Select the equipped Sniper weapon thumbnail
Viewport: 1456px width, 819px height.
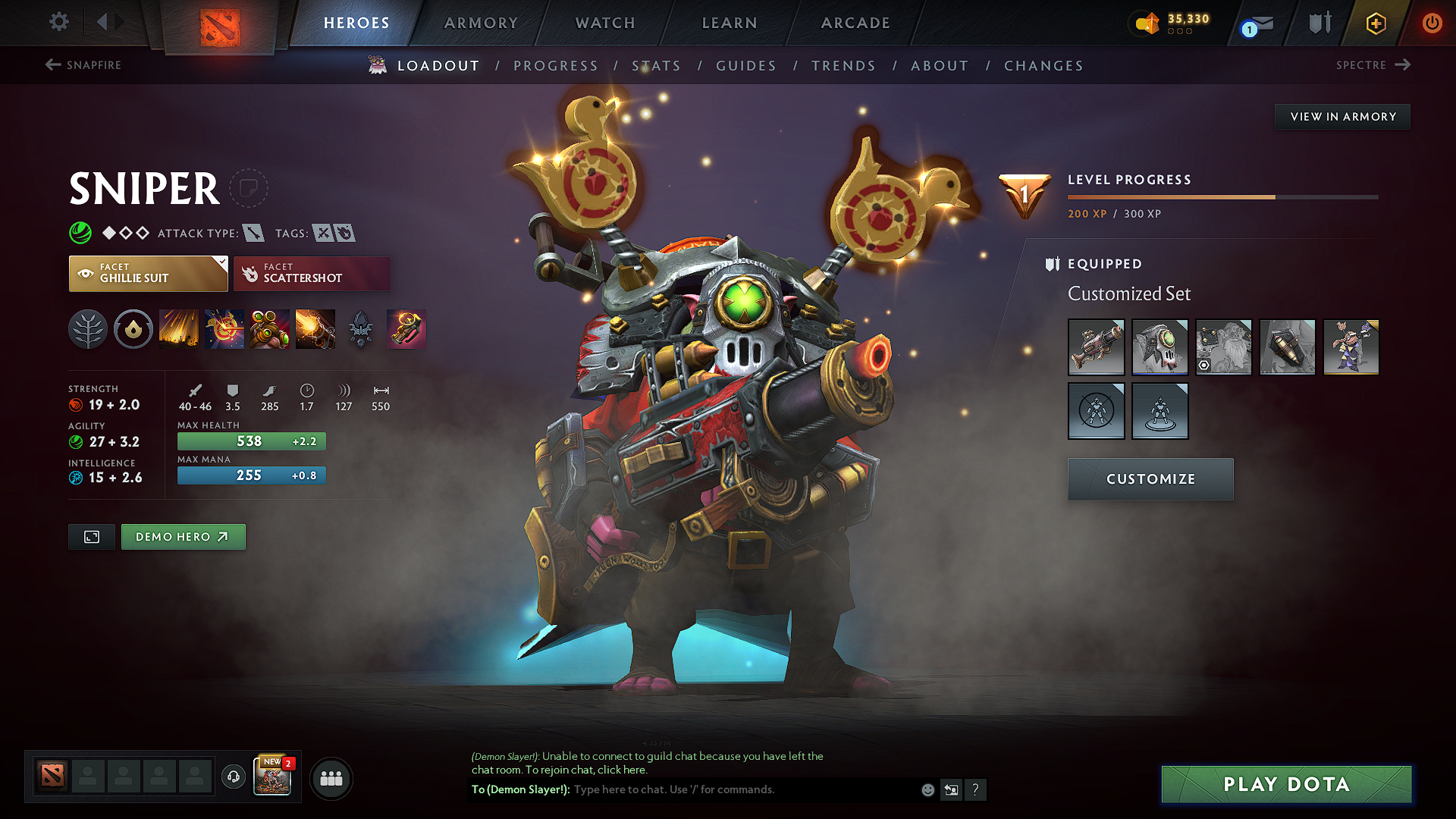[1097, 347]
